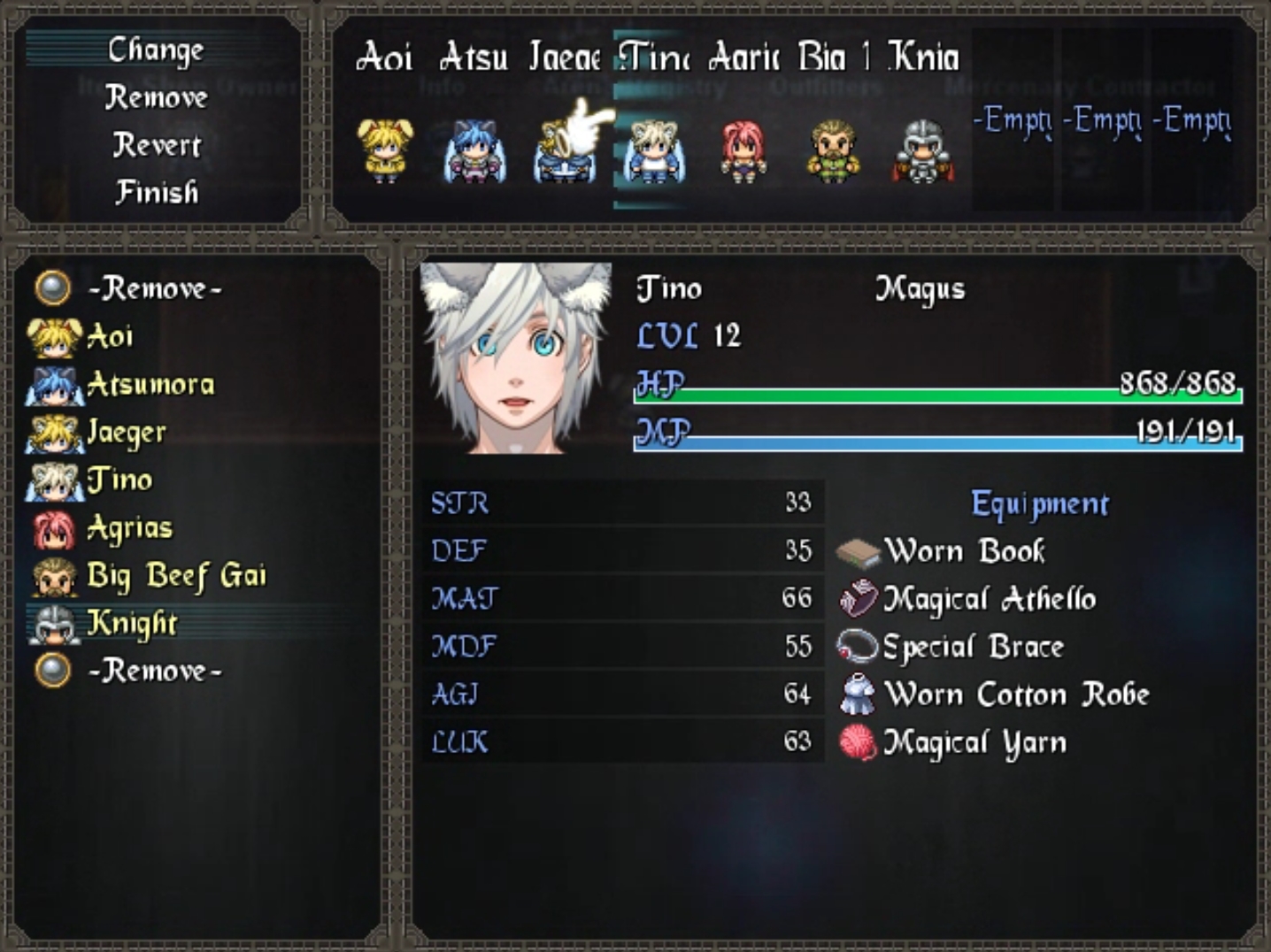1271x952 pixels.
Task: Click Revert to undo party changes
Action: [157, 145]
